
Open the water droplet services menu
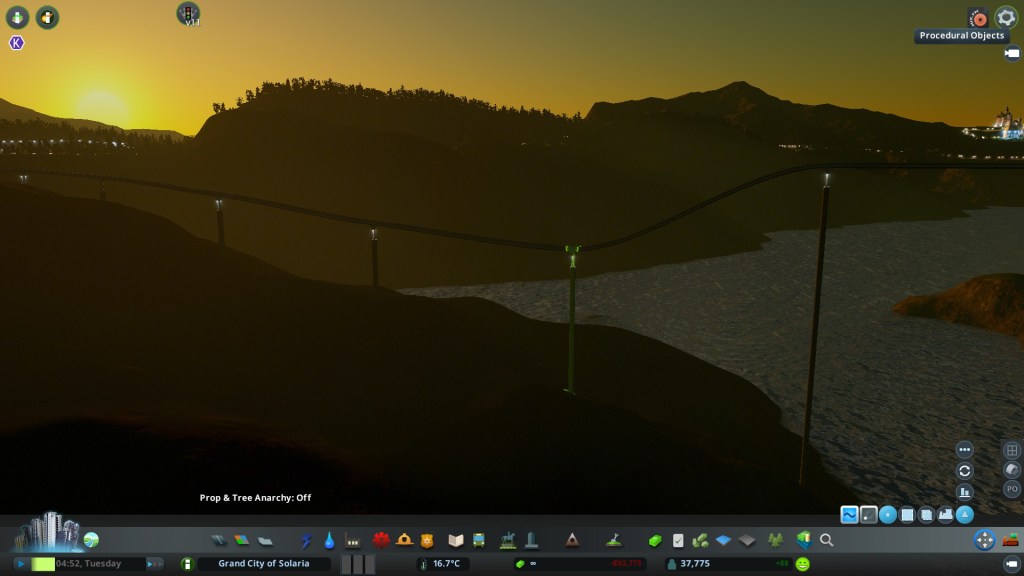pyautogui.click(x=329, y=540)
